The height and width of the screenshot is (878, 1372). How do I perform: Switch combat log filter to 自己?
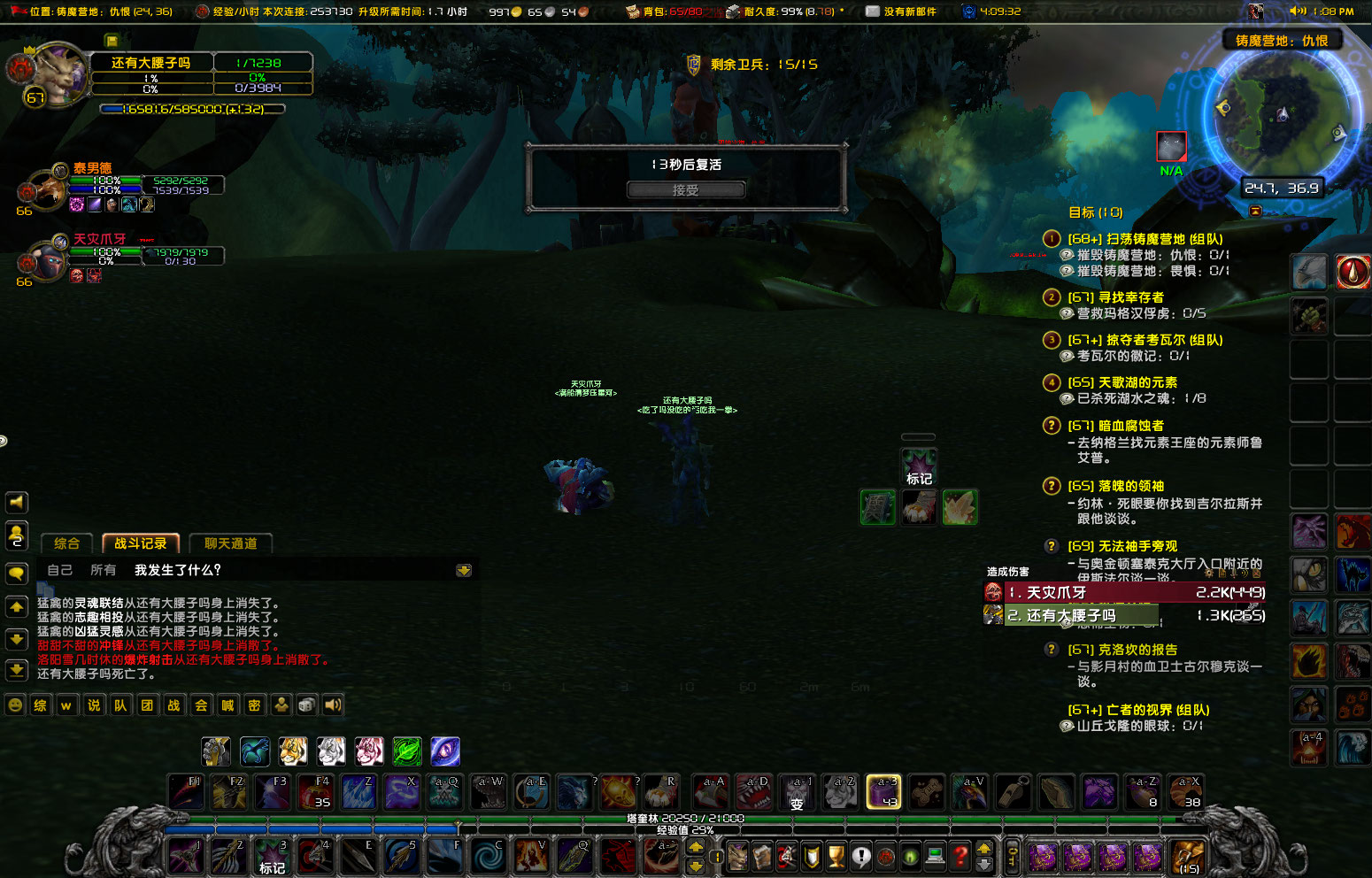tap(59, 570)
